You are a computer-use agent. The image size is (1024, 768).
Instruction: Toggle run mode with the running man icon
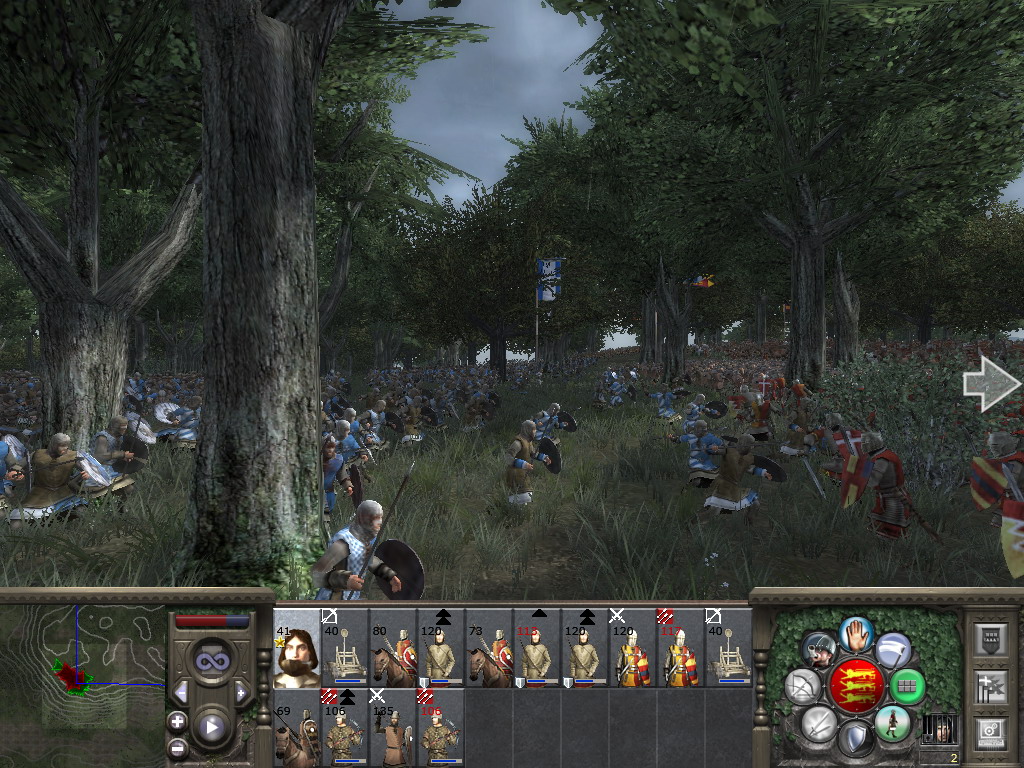coord(891,723)
